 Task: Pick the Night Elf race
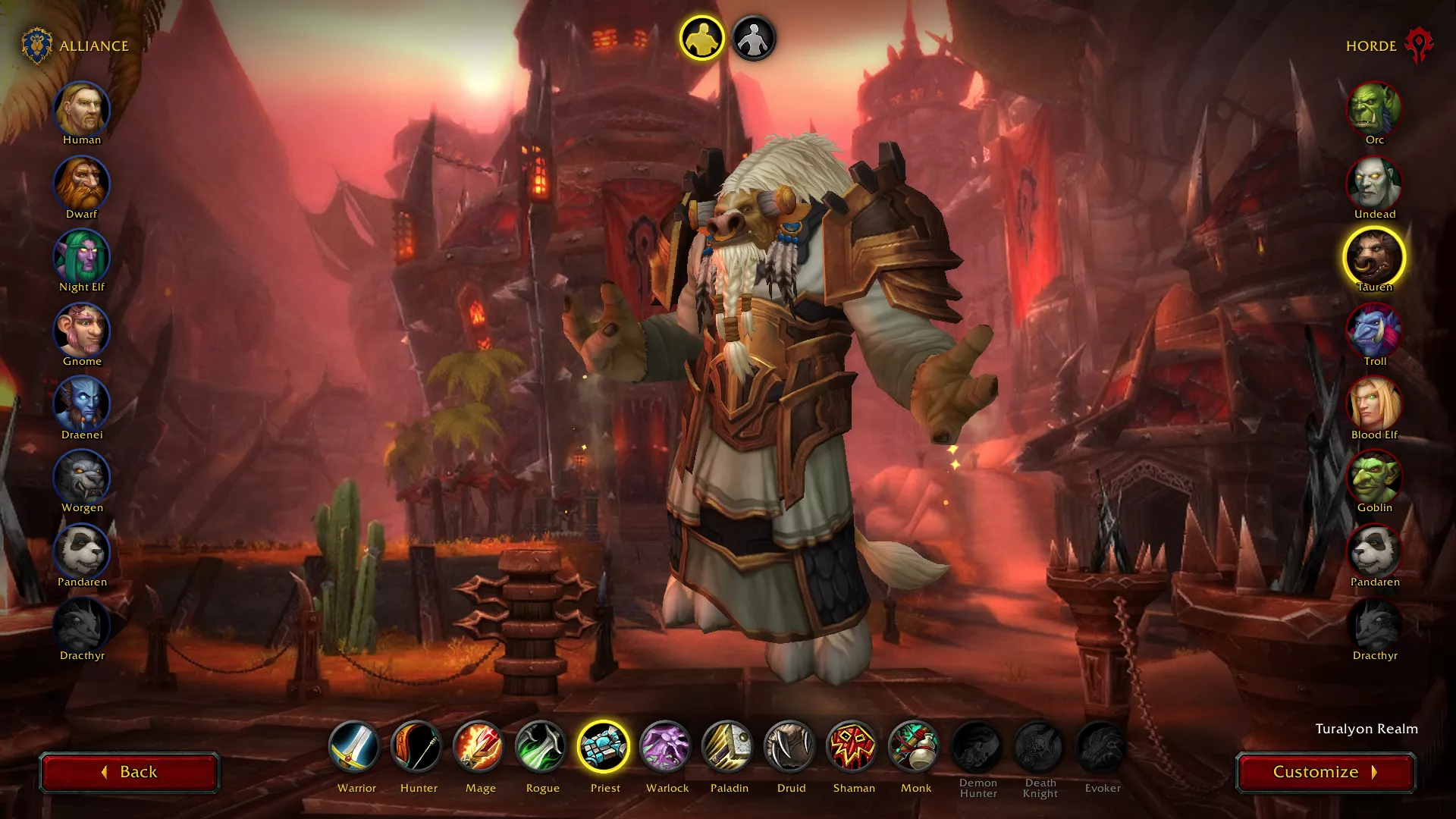(x=82, y=257)
